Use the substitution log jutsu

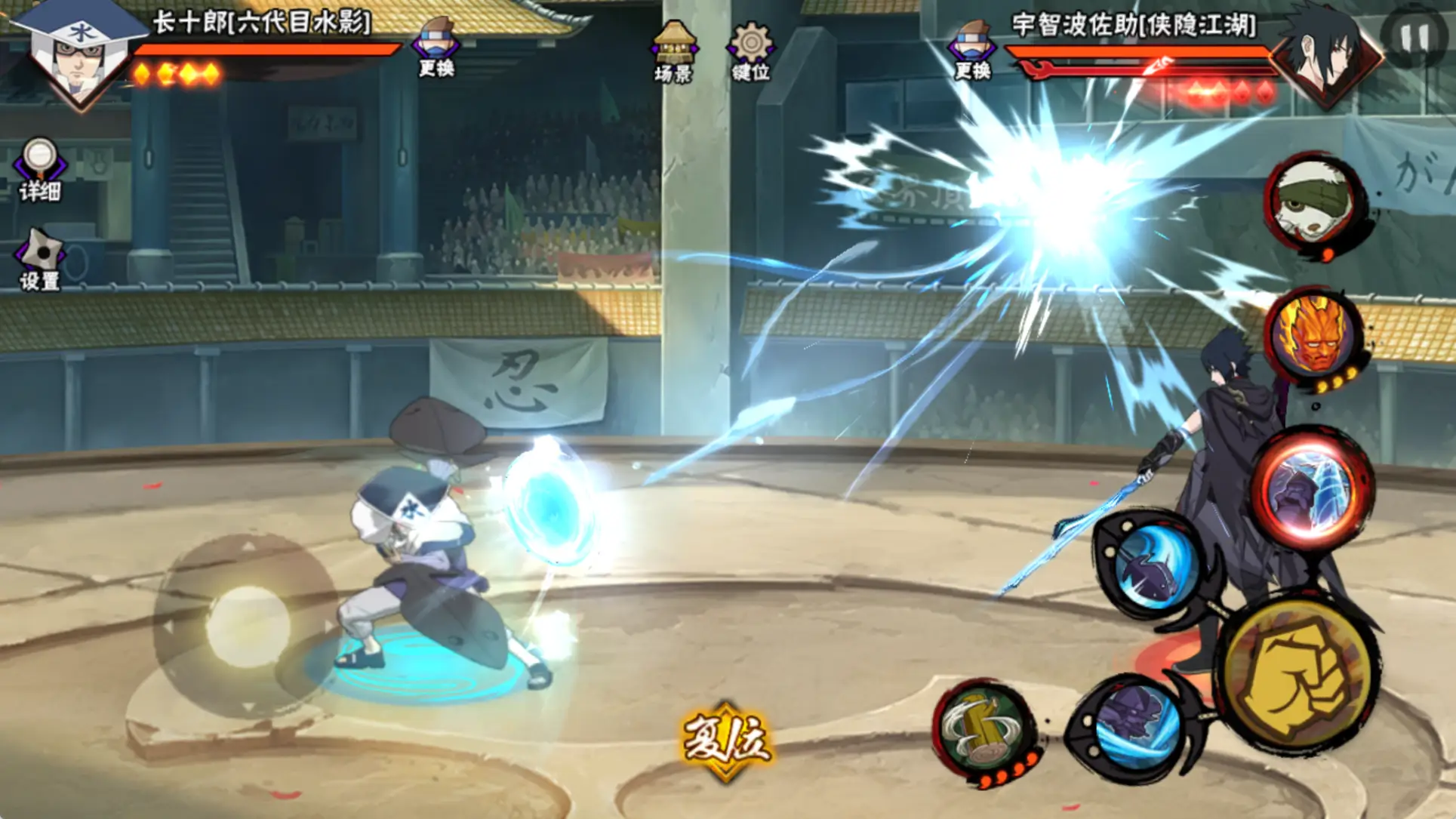coord(983,730)
